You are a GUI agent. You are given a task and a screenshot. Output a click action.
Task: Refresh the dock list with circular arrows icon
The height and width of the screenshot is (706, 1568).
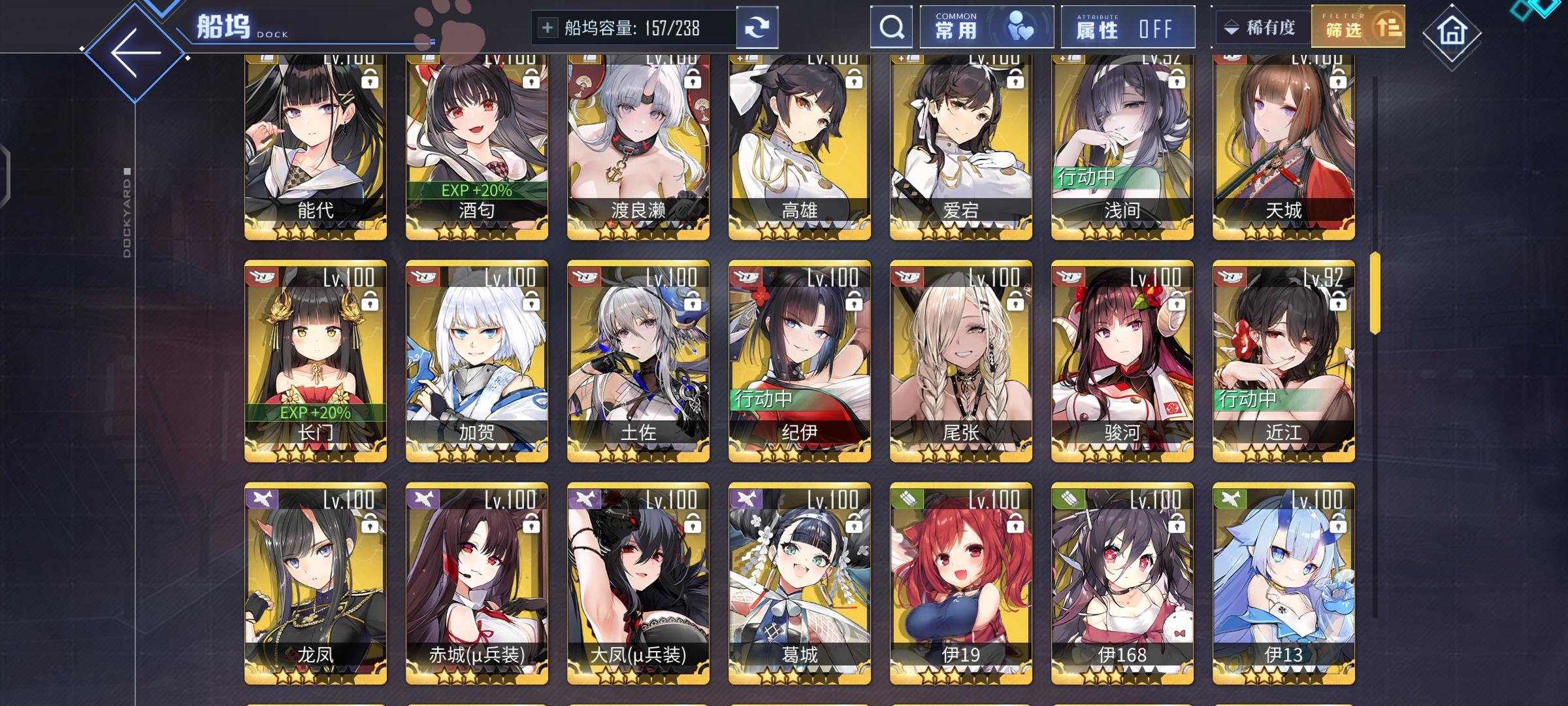(758, 27)
